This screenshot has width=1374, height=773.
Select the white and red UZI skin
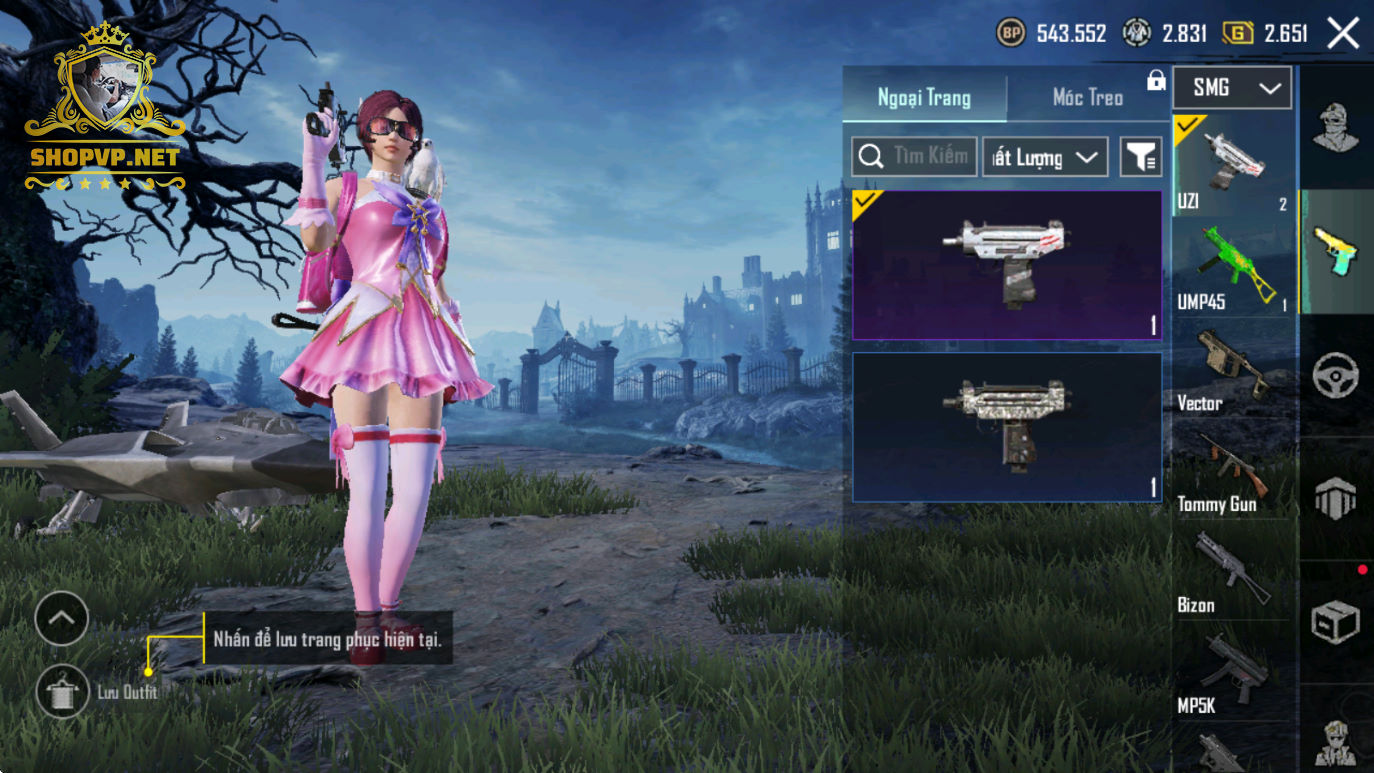point(1006,265)
